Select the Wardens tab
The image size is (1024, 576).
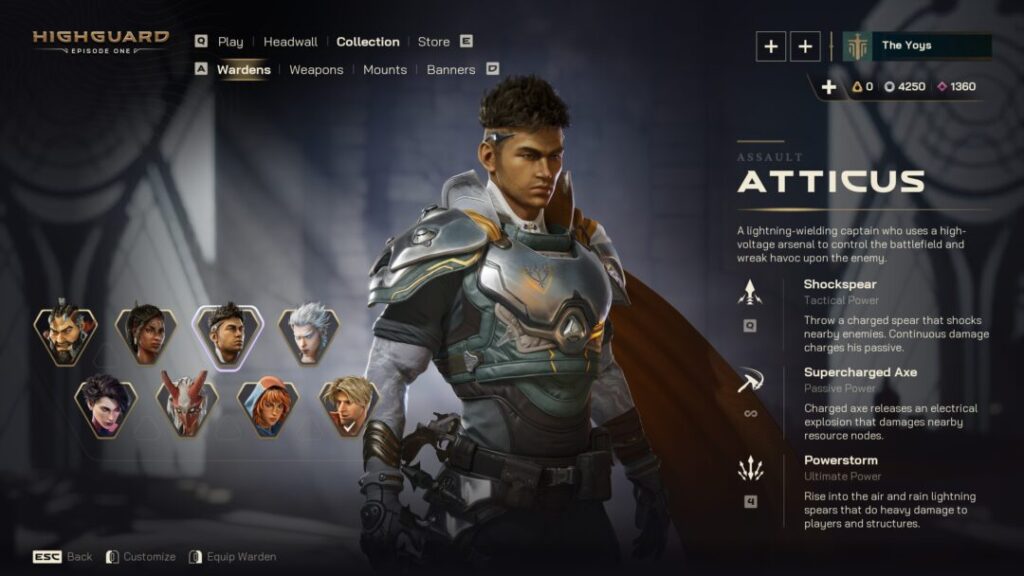coord(243,70)
